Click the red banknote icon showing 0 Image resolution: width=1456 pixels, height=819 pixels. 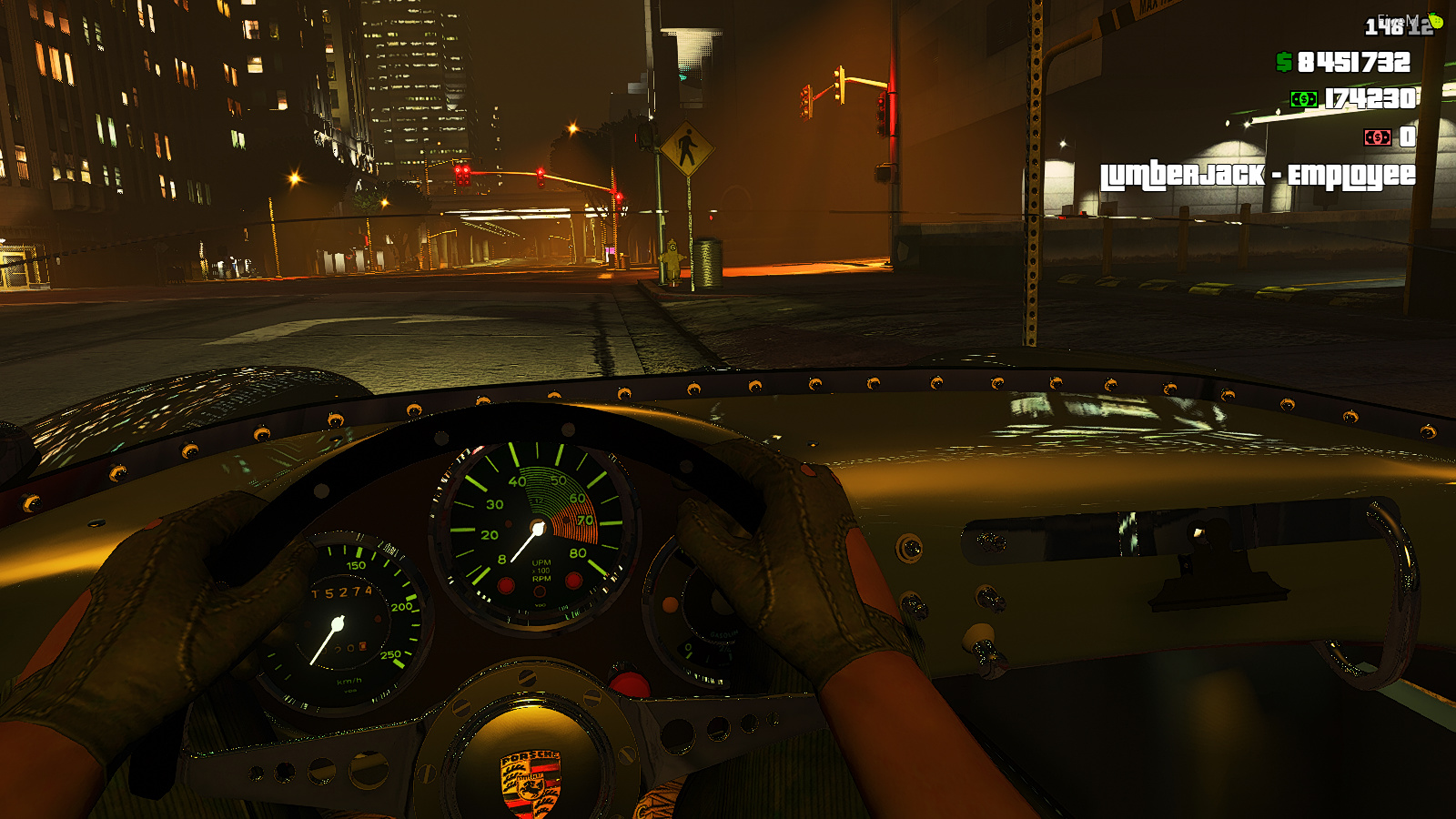point(1377,137)
